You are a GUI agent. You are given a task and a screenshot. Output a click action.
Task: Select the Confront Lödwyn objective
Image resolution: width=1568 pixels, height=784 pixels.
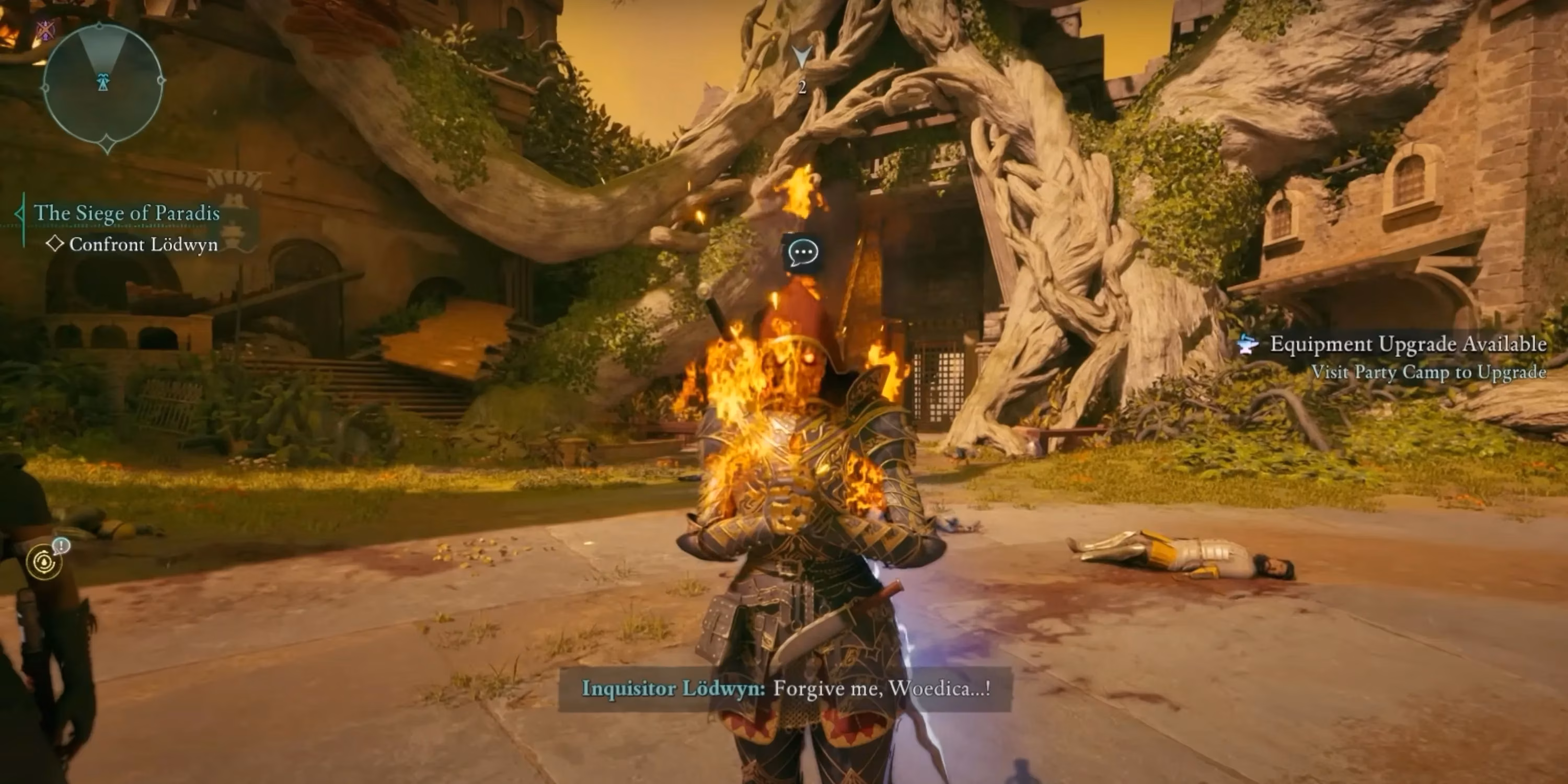pyautogui.click(x=143, y=245)
